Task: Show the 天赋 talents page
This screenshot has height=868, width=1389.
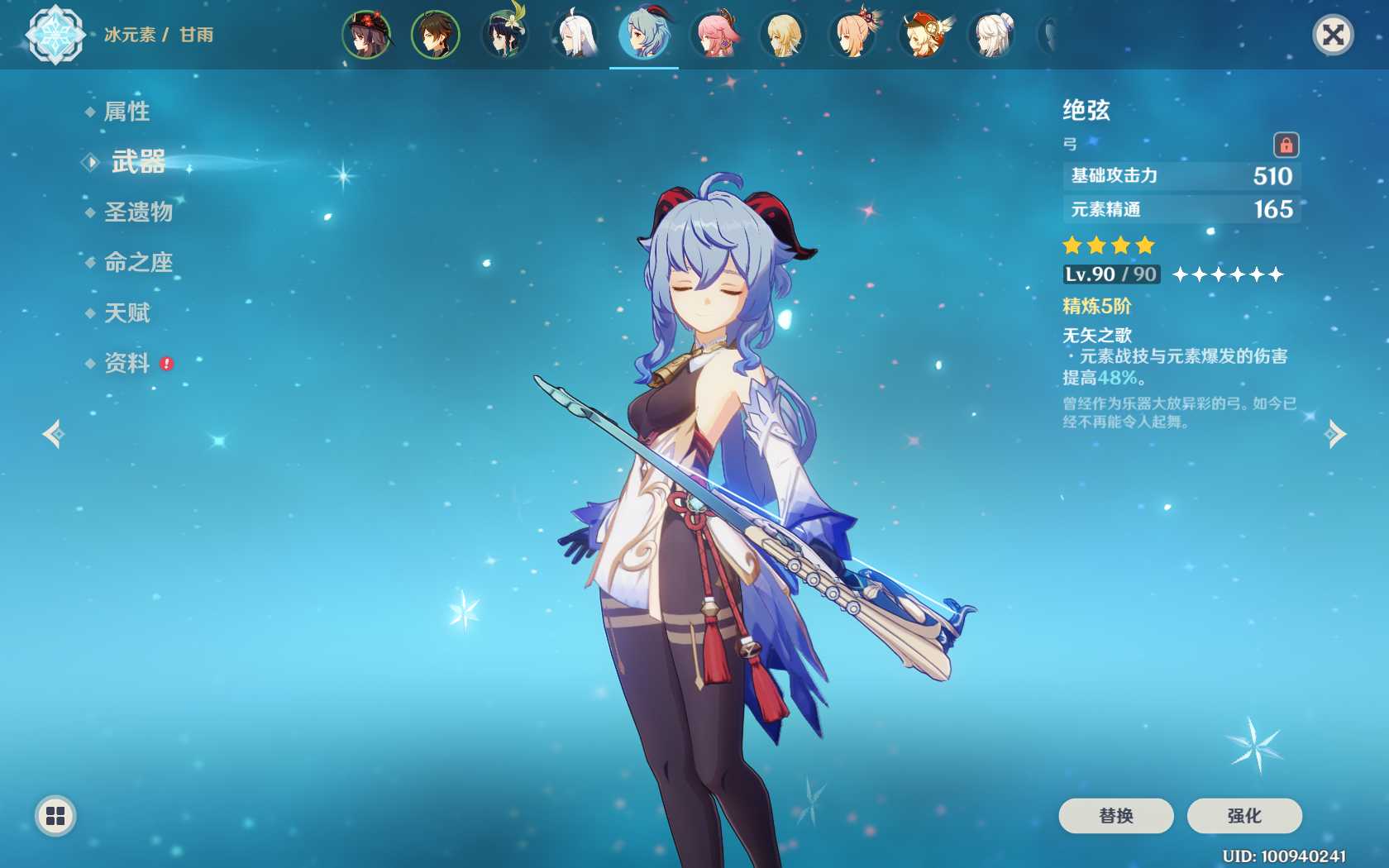Action: 126,313
